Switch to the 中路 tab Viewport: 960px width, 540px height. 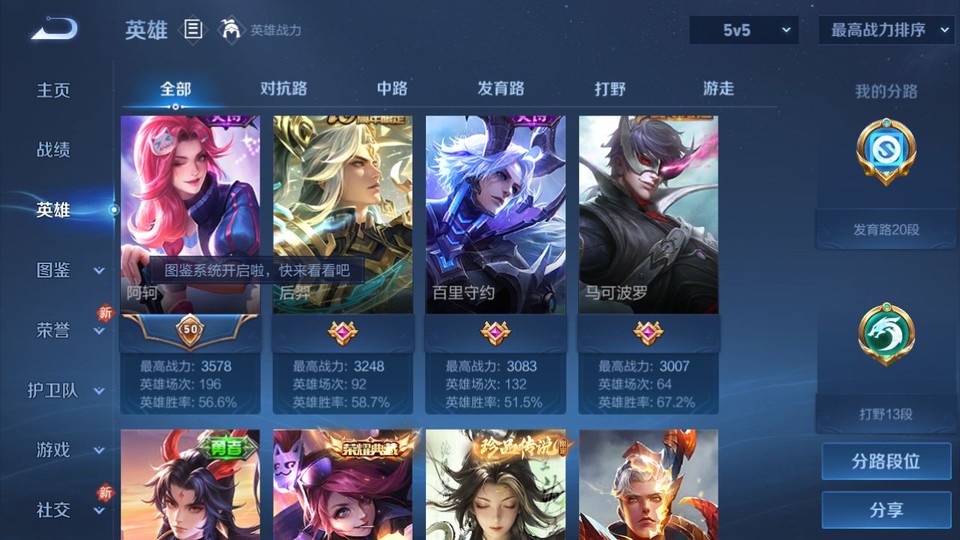point(392,88)
